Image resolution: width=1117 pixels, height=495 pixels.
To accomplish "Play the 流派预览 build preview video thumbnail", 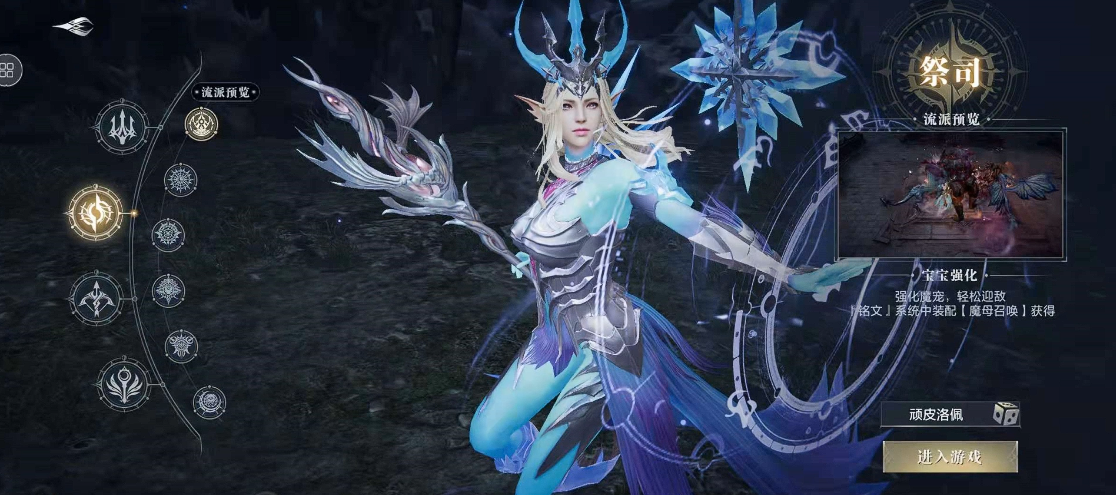I will [x=951, y=194].
